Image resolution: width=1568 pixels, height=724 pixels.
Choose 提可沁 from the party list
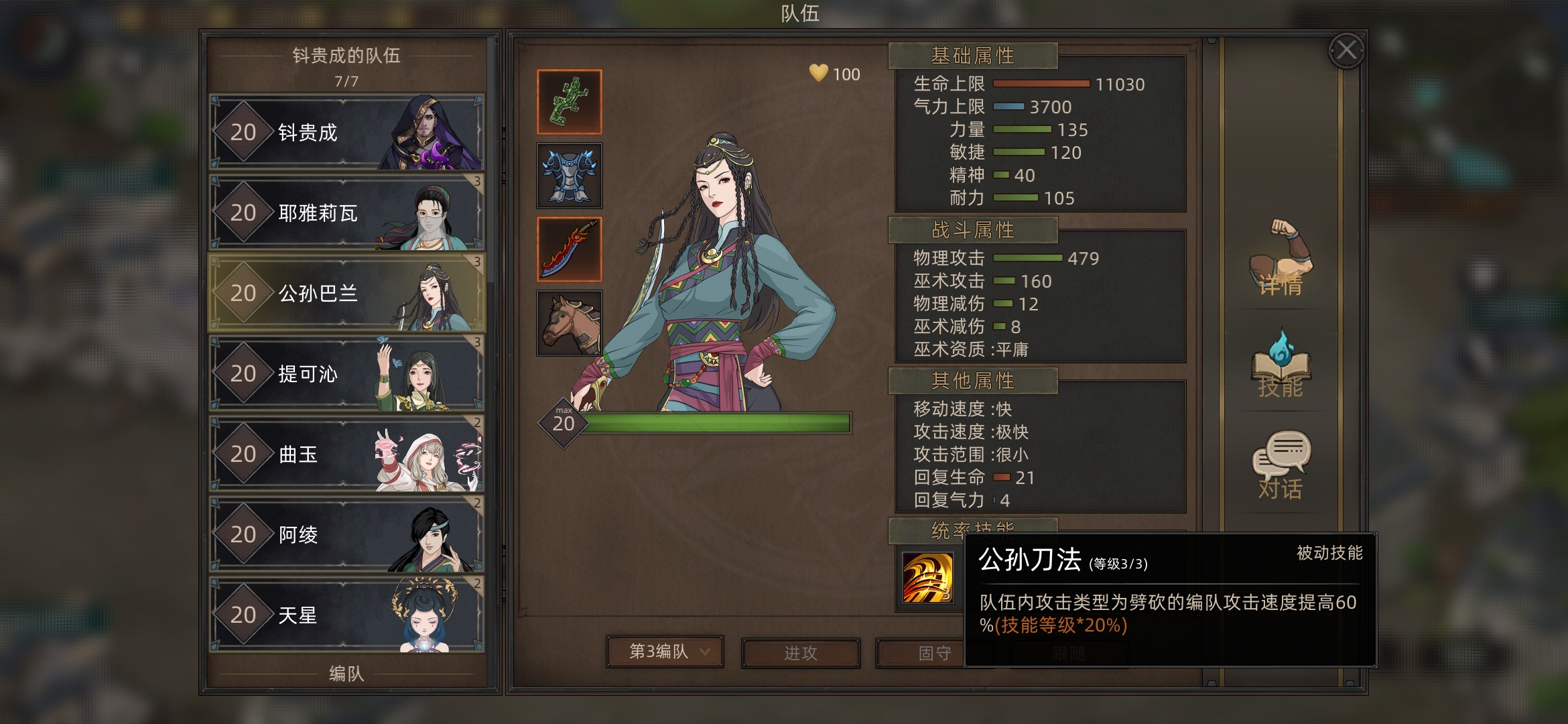[x=346, y=373]
